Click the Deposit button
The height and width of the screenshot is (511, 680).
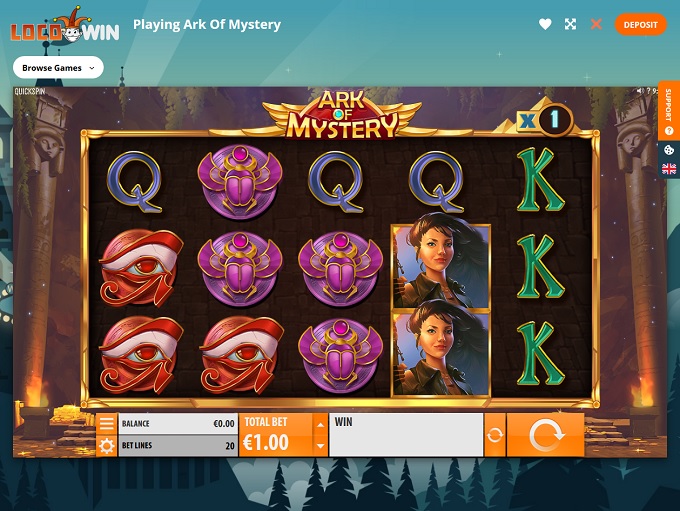640,24
